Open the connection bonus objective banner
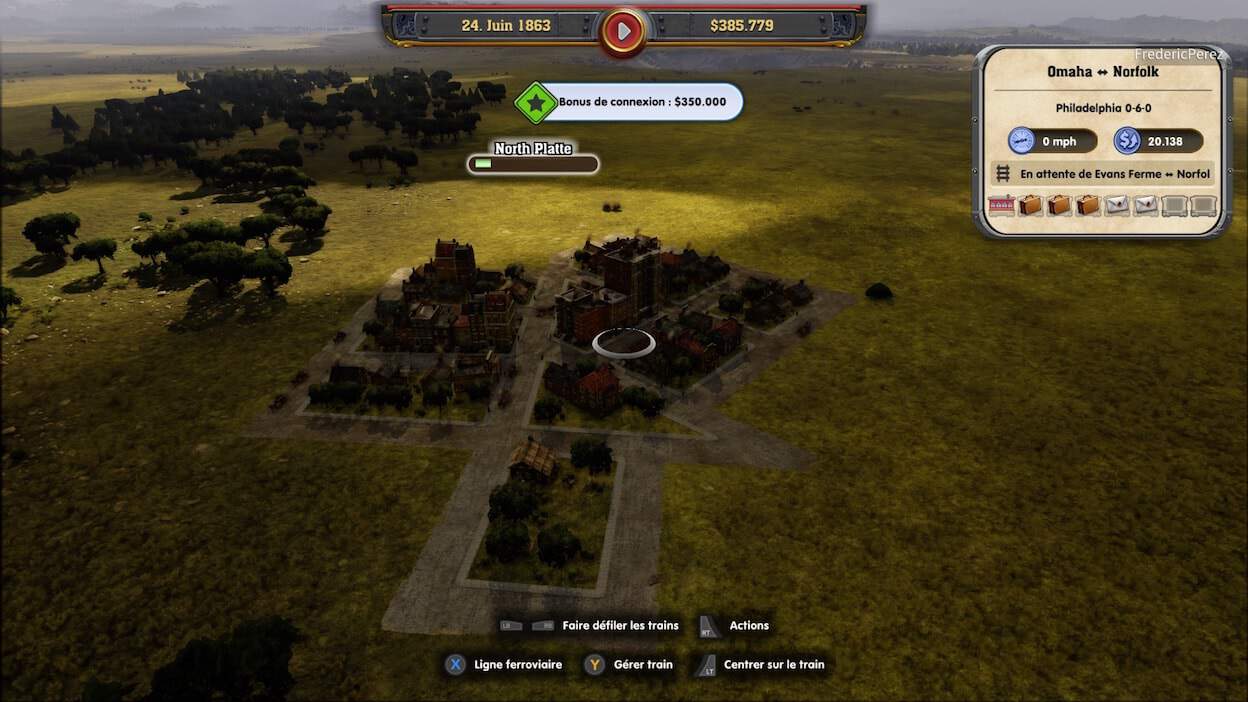1248x702 pixels. (x=642, y=102)
